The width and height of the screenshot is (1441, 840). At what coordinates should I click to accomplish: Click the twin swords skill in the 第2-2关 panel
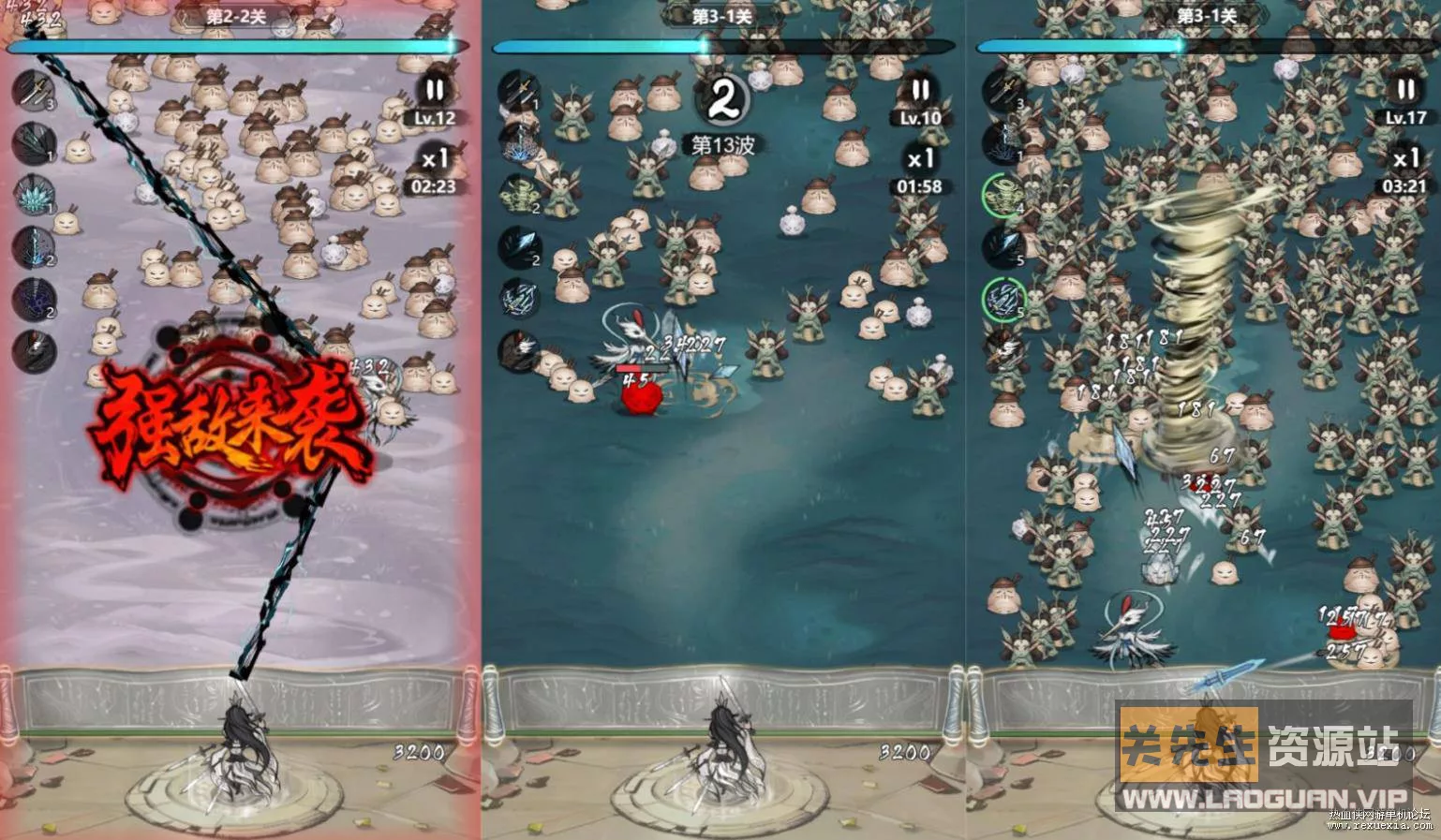point(34,92)
